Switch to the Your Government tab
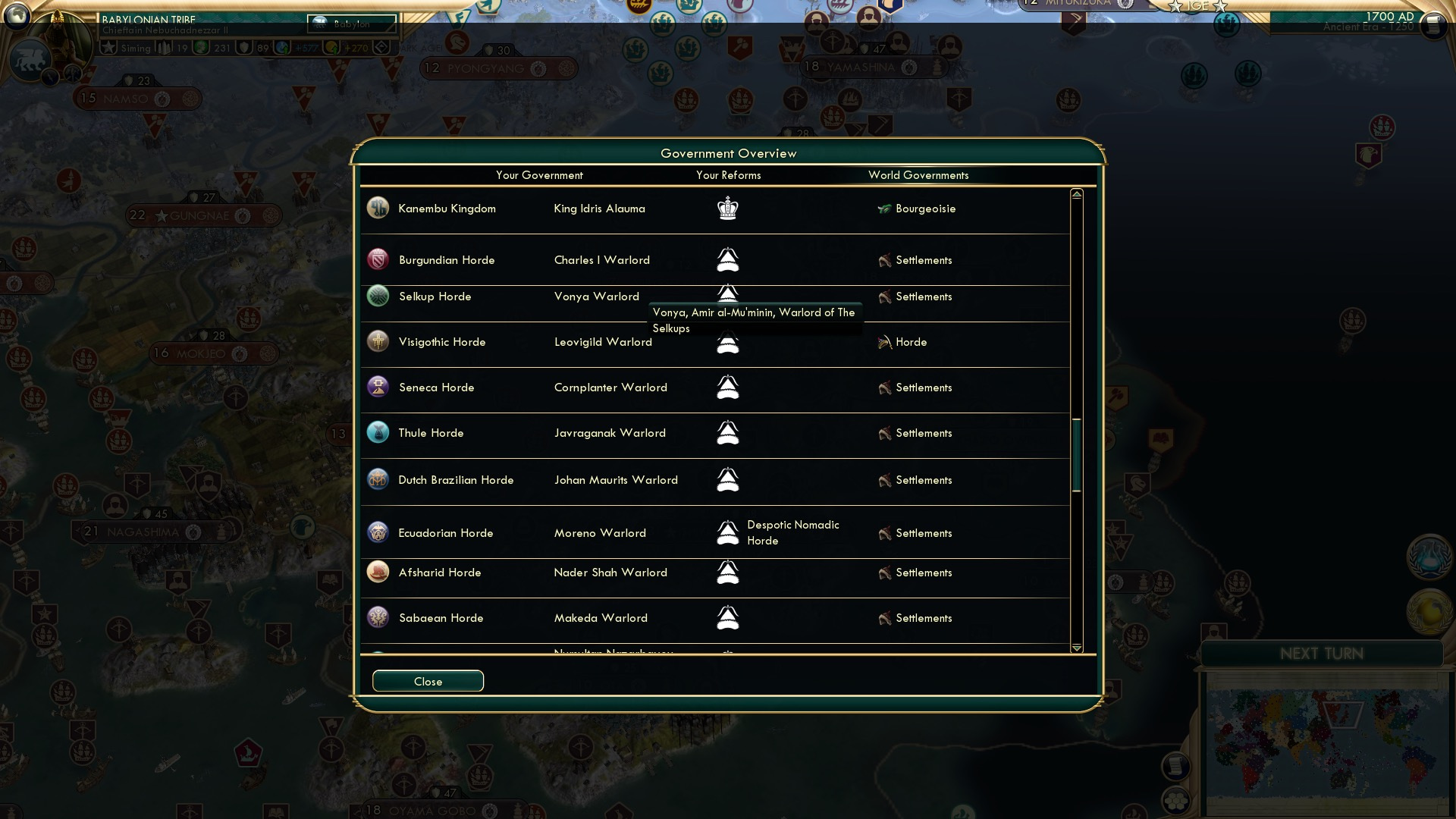This screenshot has height=819, width=1456. click(539, 175)
